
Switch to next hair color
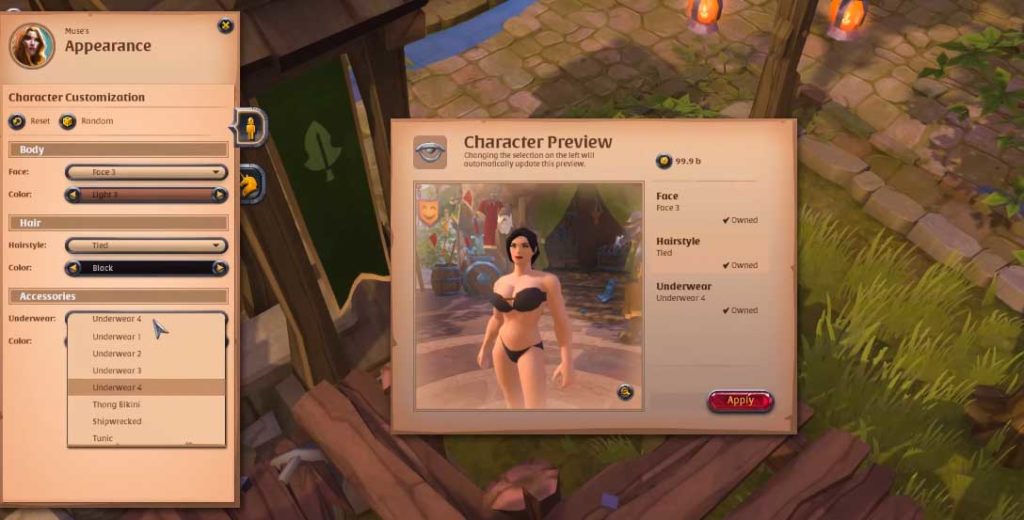tap(220, 268)
